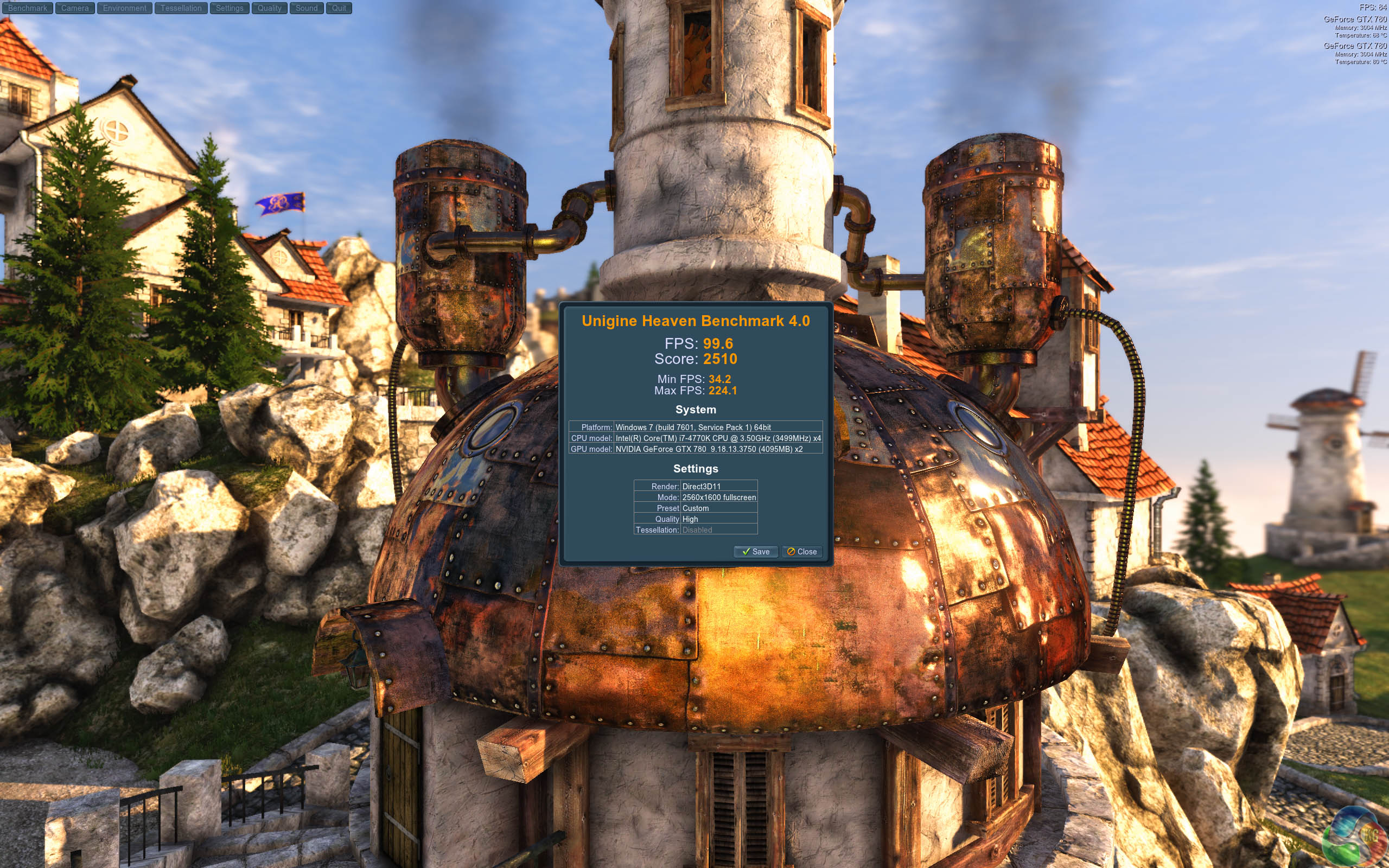Select the Quality toolbar button
Screen dimensions: 1389x868
coord(269,8)
